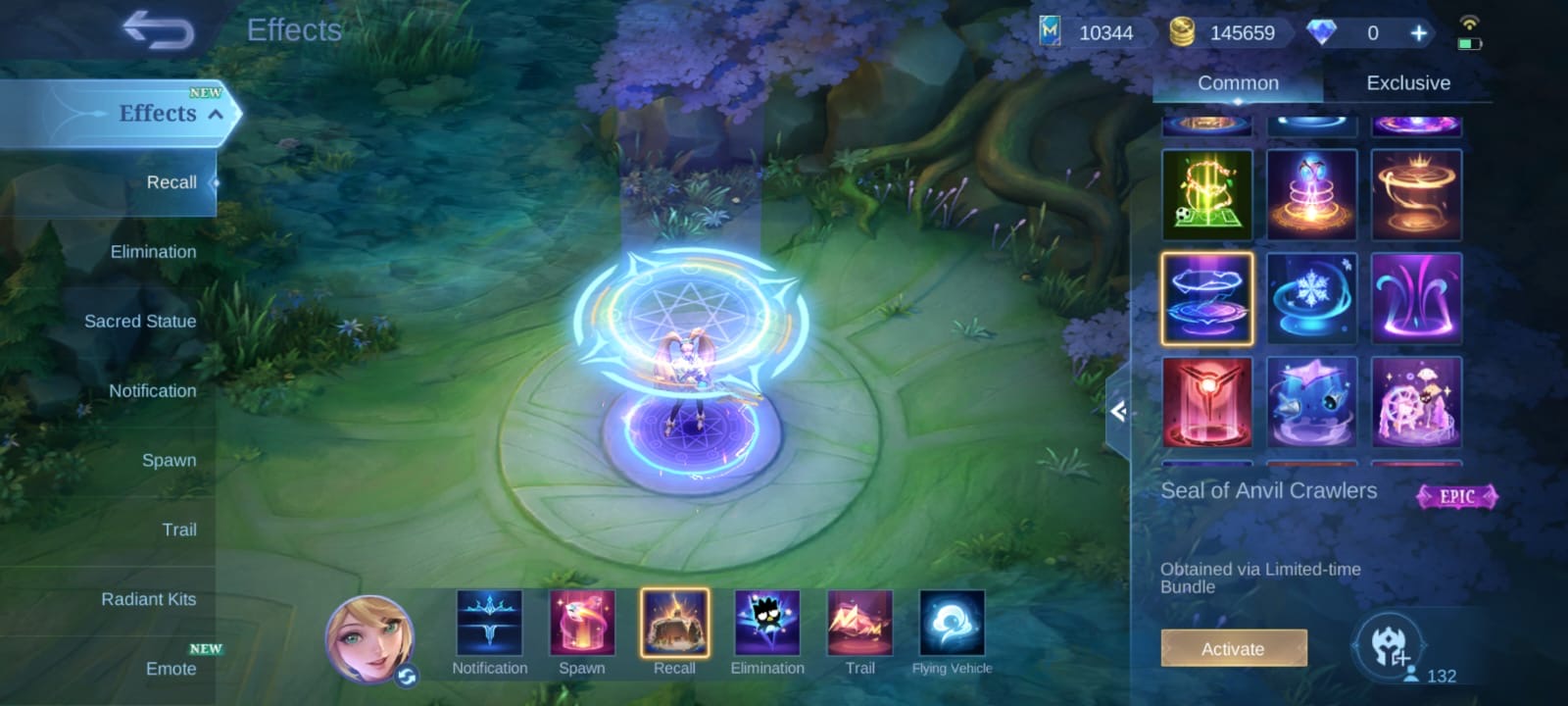Image resolution: width=1568 pixels, height=706 pixels.
Task: Pick the red pillar recall effect
Action: pyautogui.click(x=1207, y=402)
